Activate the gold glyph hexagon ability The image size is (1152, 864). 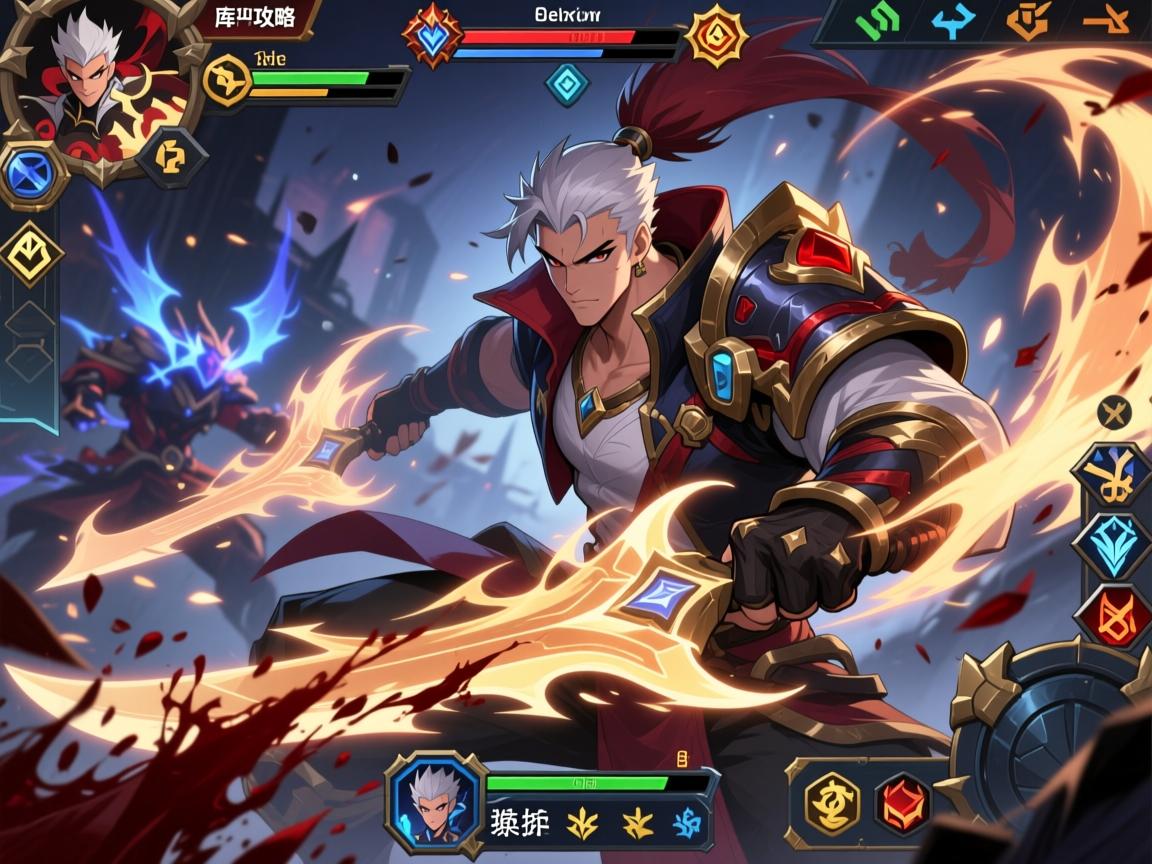coord(832,803)
